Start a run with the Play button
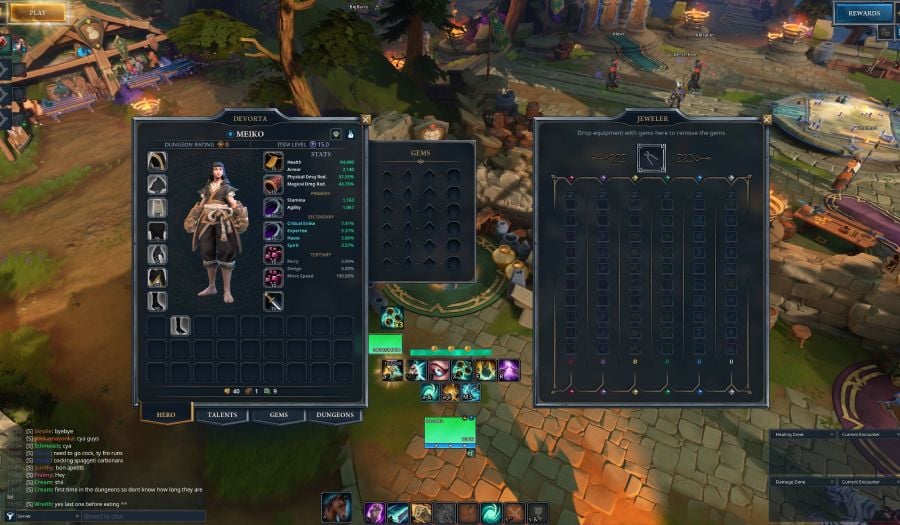Screen dimensions: 900x525 37,13
